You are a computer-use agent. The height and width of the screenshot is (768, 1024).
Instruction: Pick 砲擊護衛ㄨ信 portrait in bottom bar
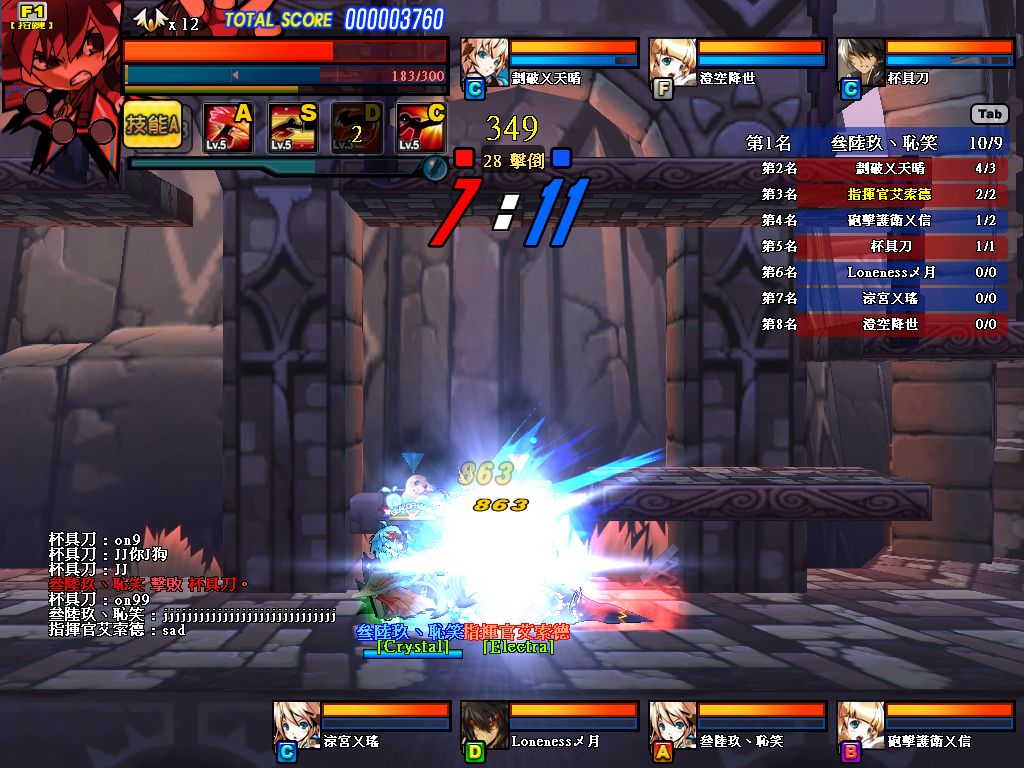point(860,726)
